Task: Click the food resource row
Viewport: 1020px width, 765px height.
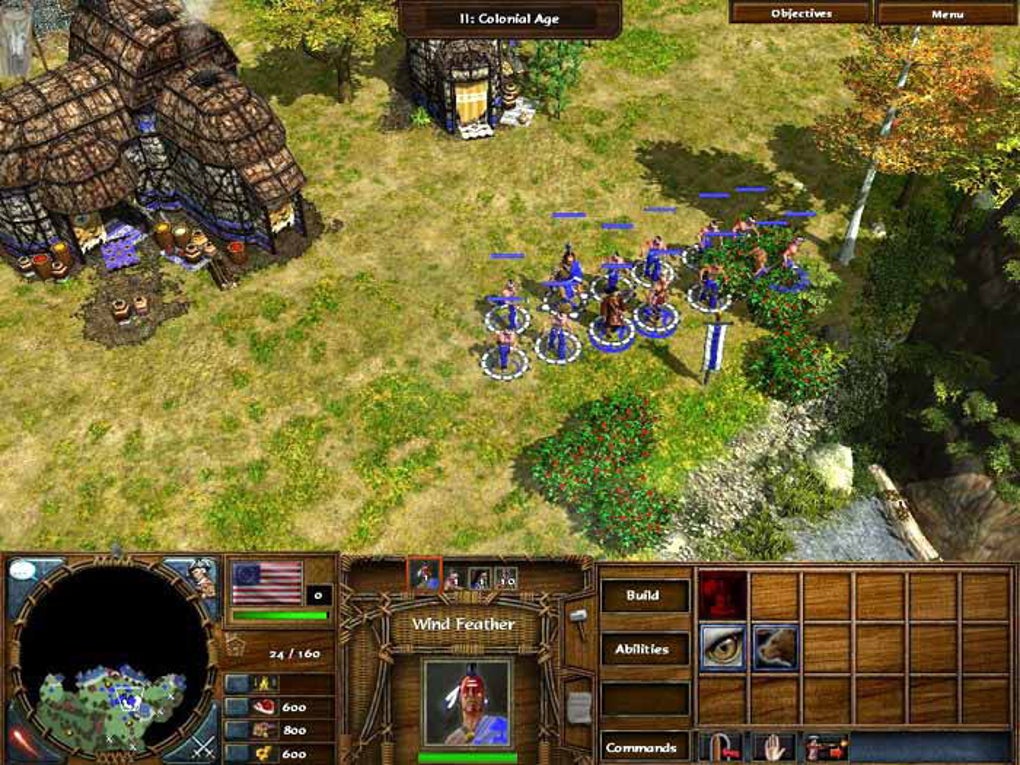Action: pyautogui.click(x=280, y=706)
